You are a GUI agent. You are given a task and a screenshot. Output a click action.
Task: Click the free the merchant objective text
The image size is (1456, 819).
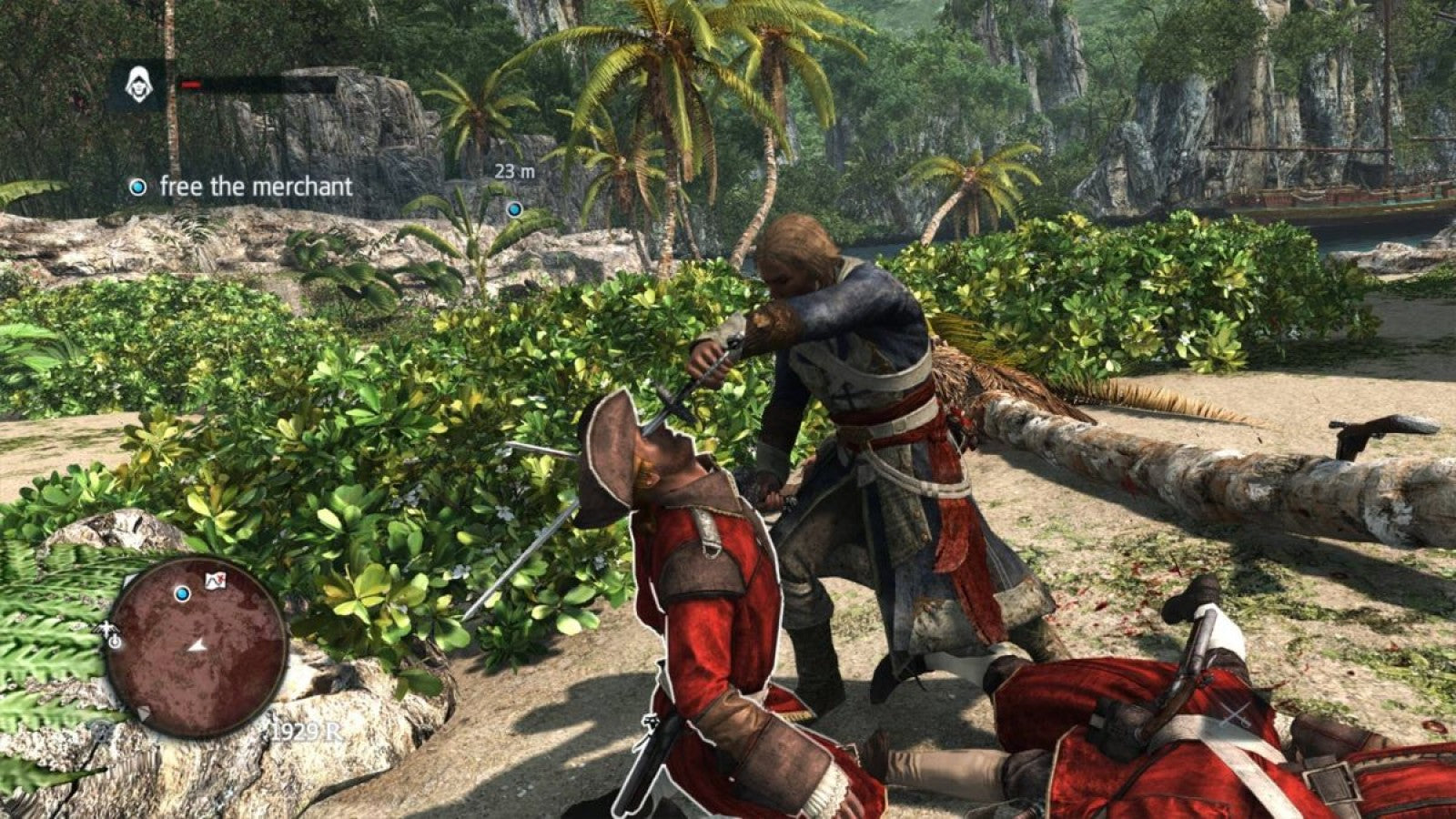(x=255, y=186)
